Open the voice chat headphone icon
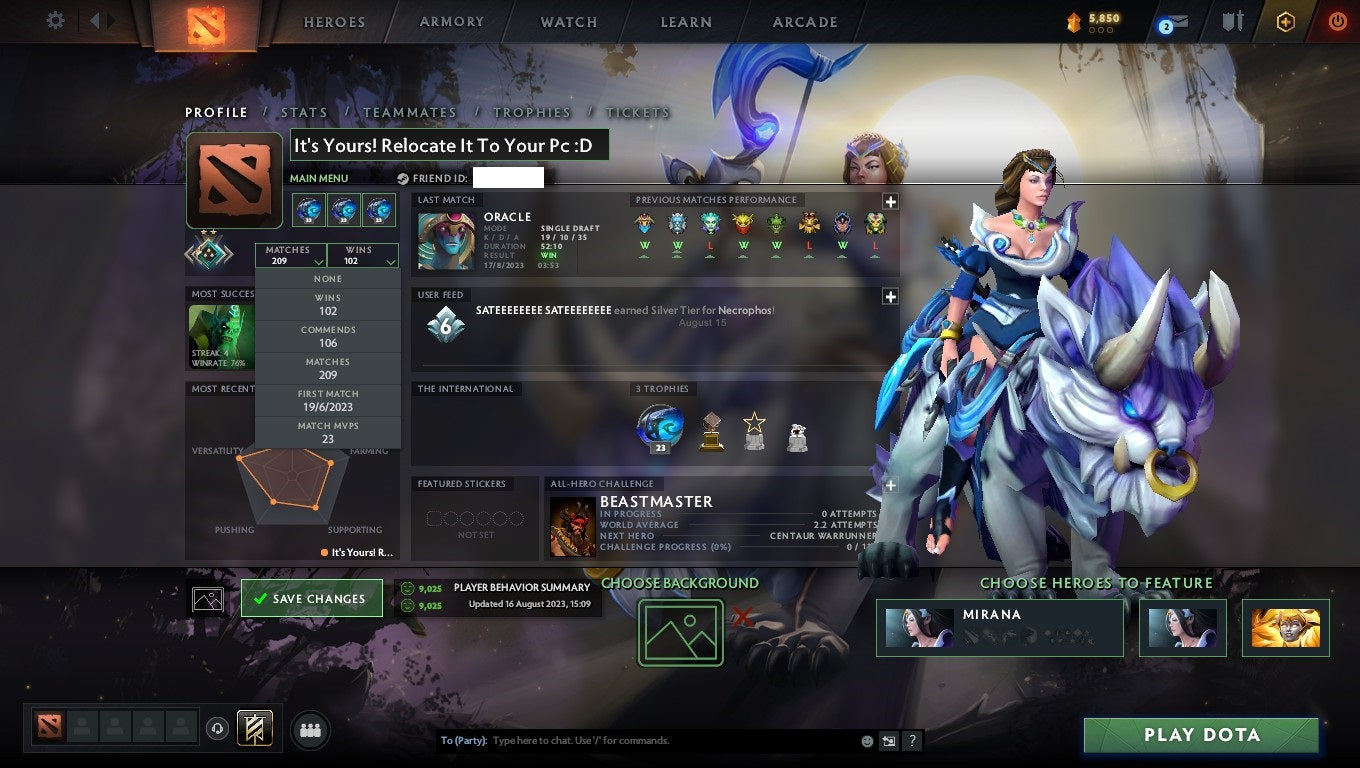This screenshot has width=1360, height=768. pyautogui.click(x=218, y=729)
